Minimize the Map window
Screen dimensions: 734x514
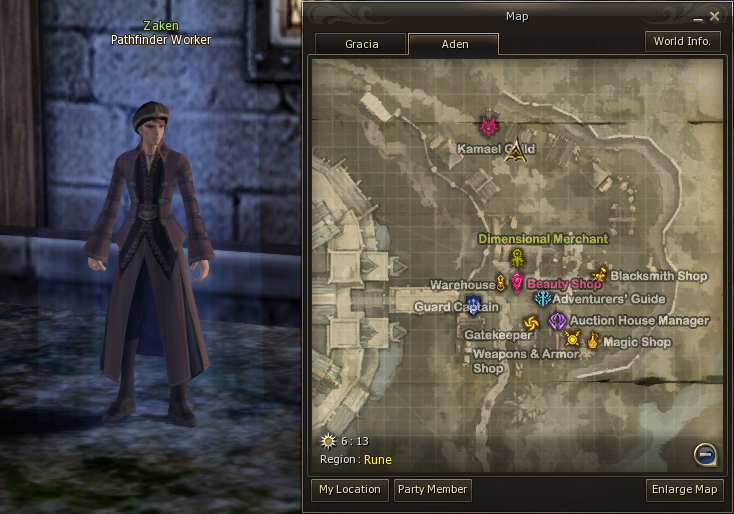coord(696,17)
